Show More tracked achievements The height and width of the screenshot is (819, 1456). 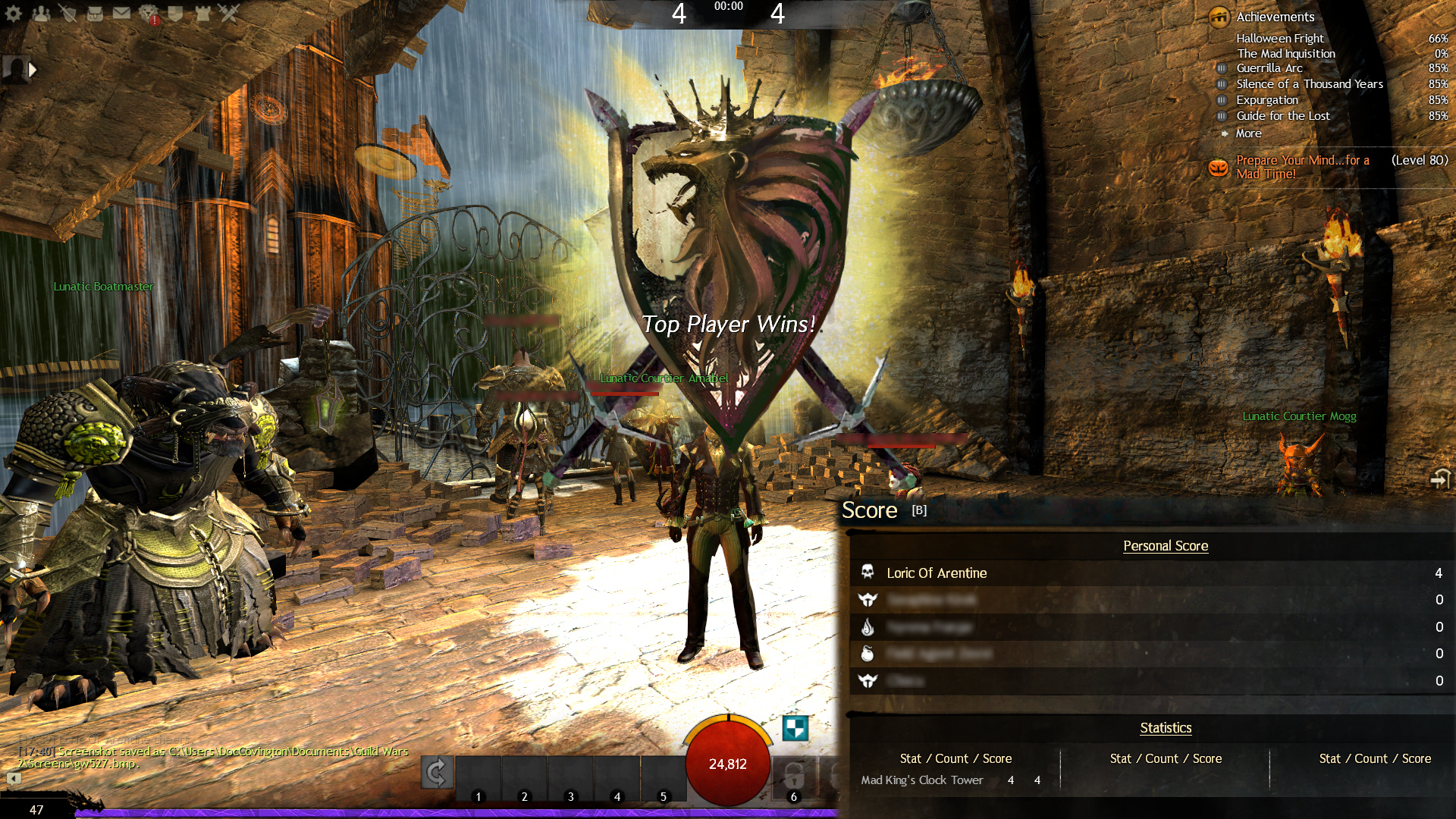pyautogui.click(x=1248, y=133)
